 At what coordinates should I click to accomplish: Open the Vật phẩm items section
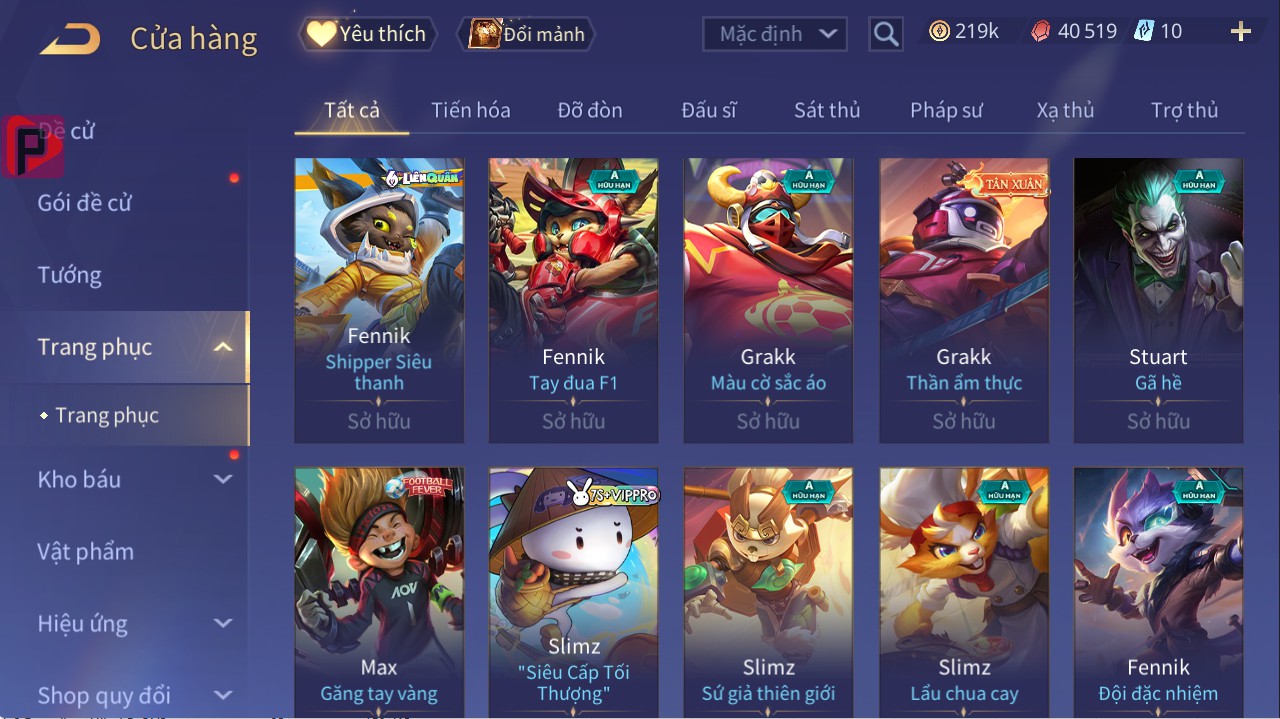point(86,552)
